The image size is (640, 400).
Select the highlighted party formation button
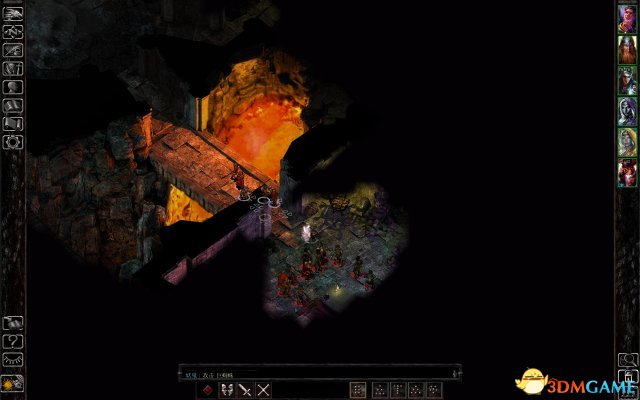(359, 389)
